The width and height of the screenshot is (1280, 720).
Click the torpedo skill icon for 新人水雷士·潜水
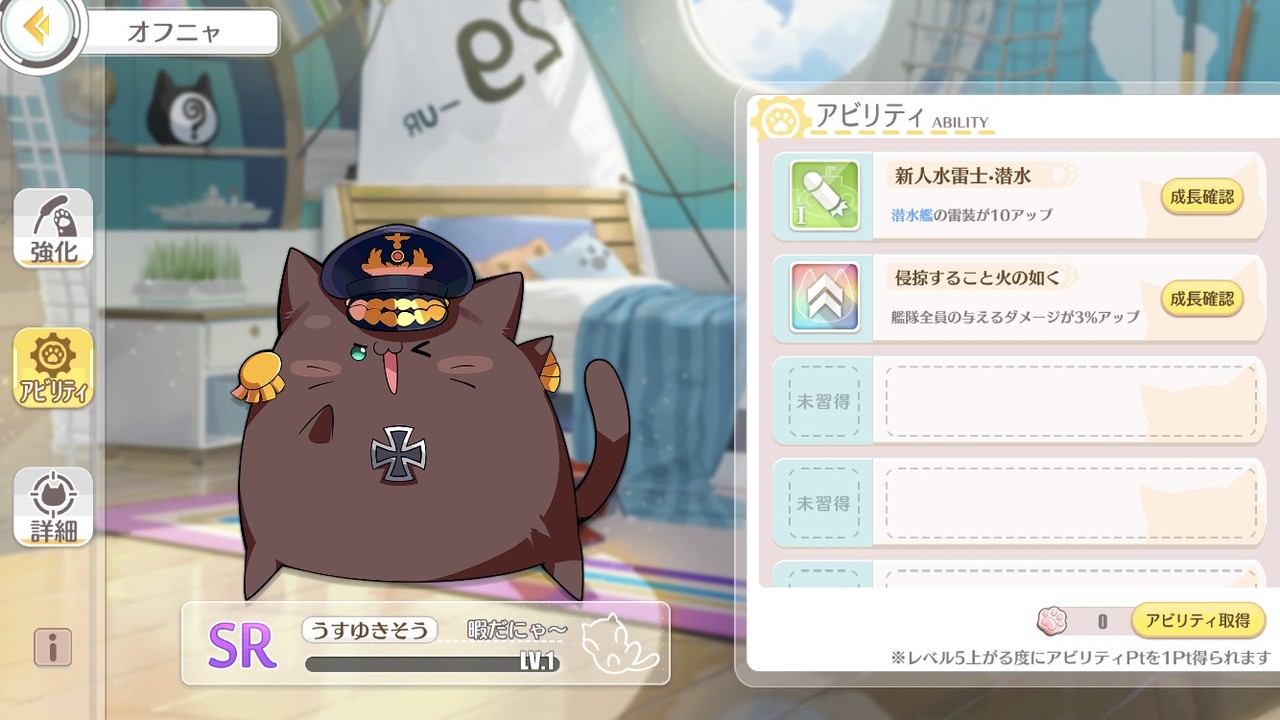[821, 196]
